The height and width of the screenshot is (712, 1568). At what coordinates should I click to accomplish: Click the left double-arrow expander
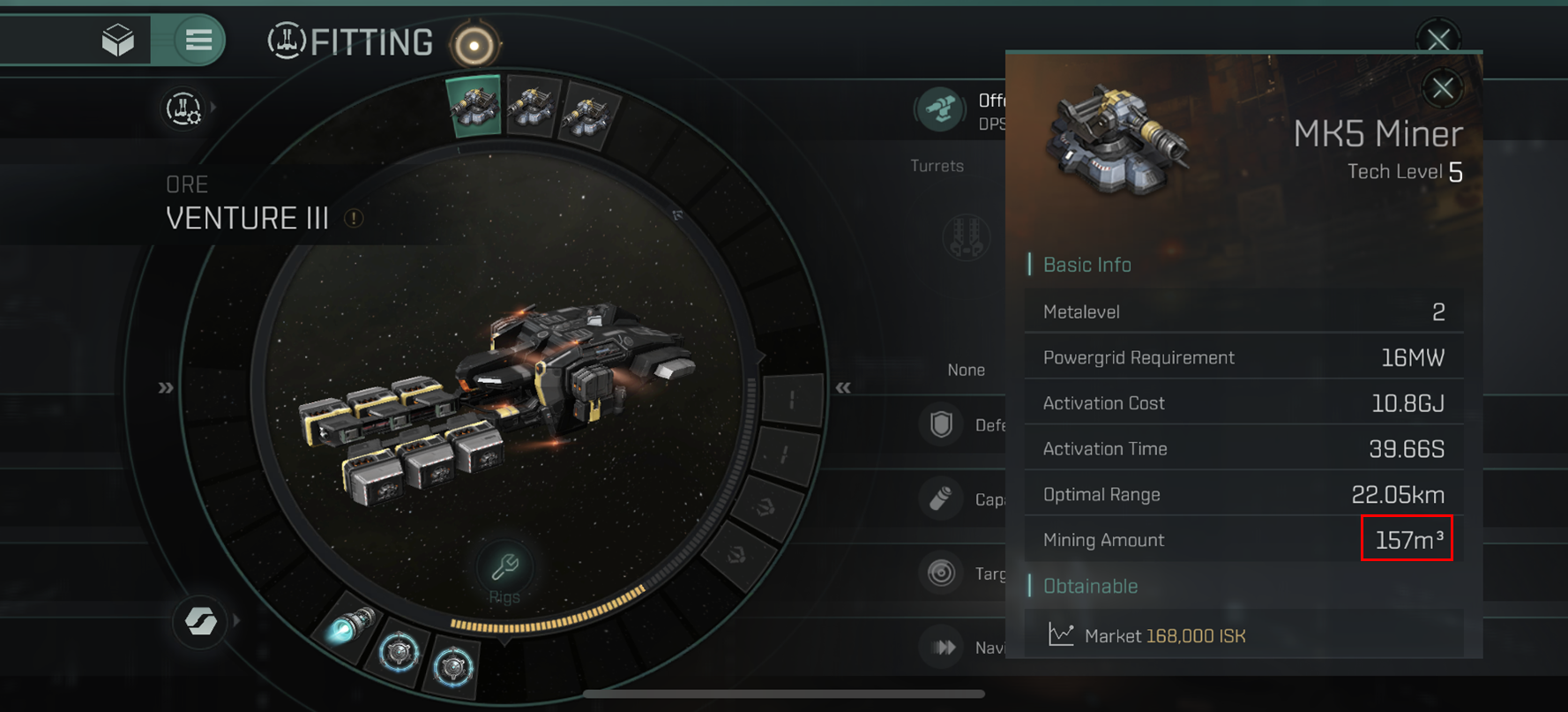(166, 388)
